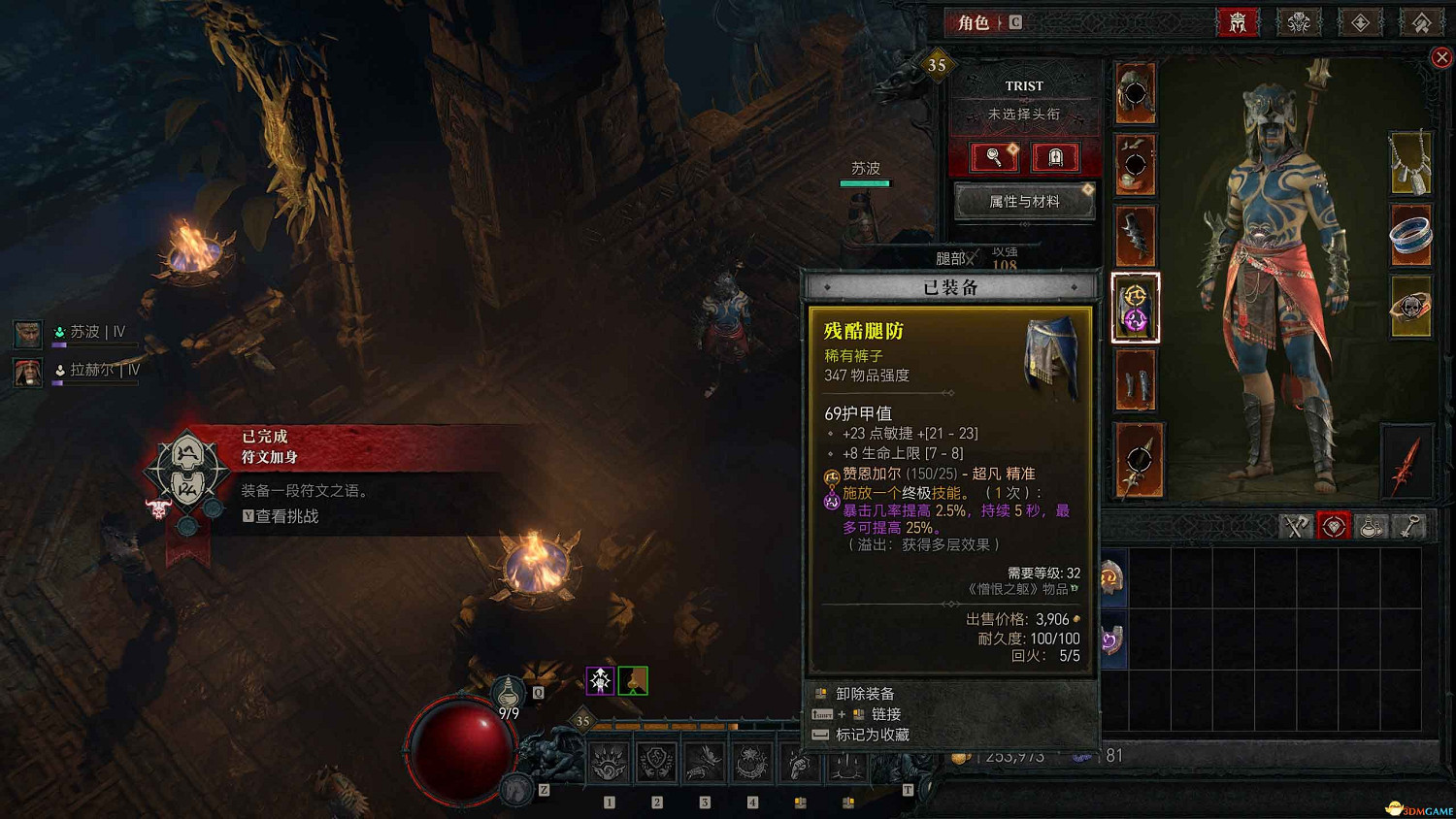
Task: Click the inspect magnifier icon under TRIST
Action: click(992, 157)
